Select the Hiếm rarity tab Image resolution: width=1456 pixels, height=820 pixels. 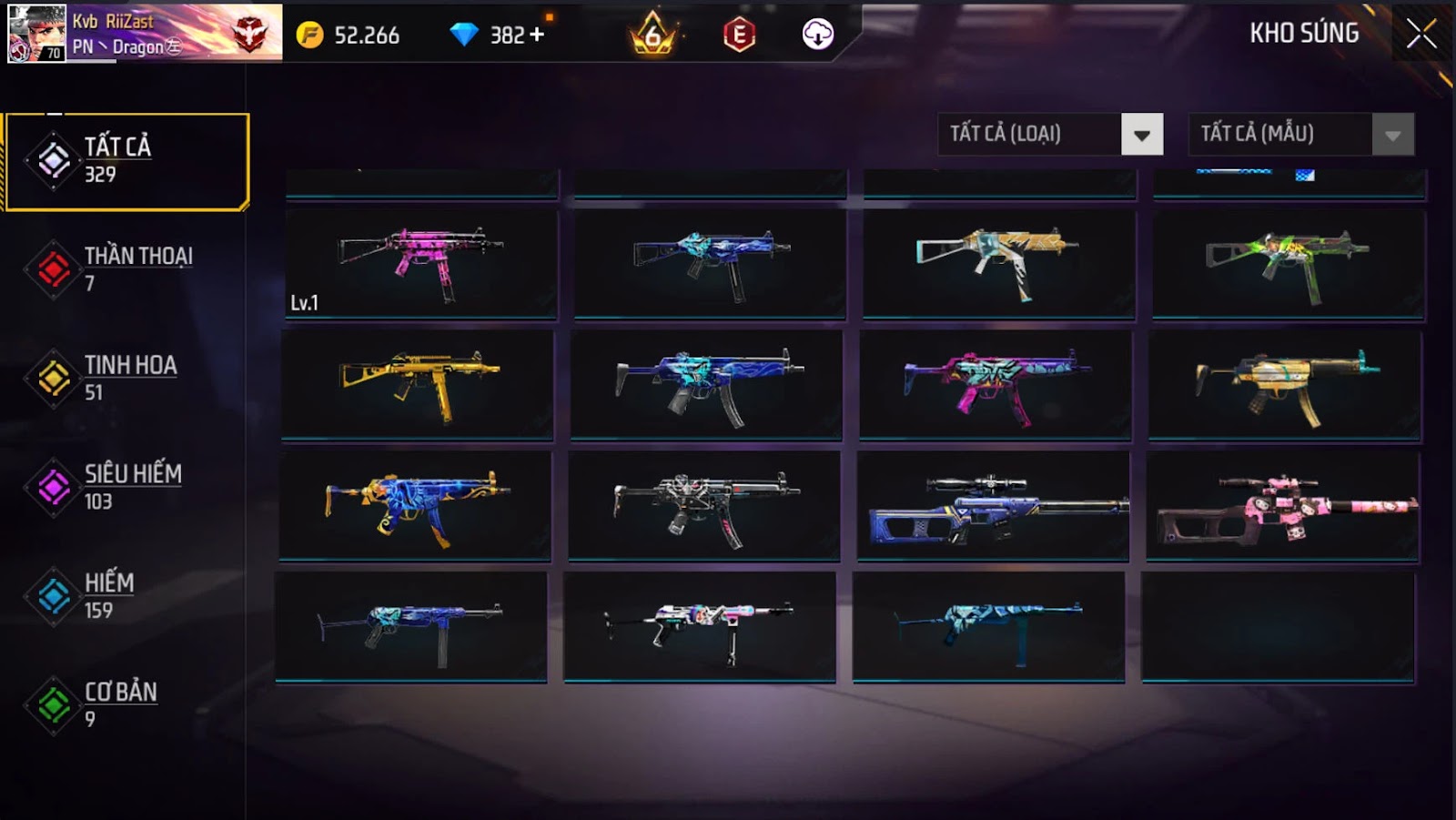click(126, 596)
